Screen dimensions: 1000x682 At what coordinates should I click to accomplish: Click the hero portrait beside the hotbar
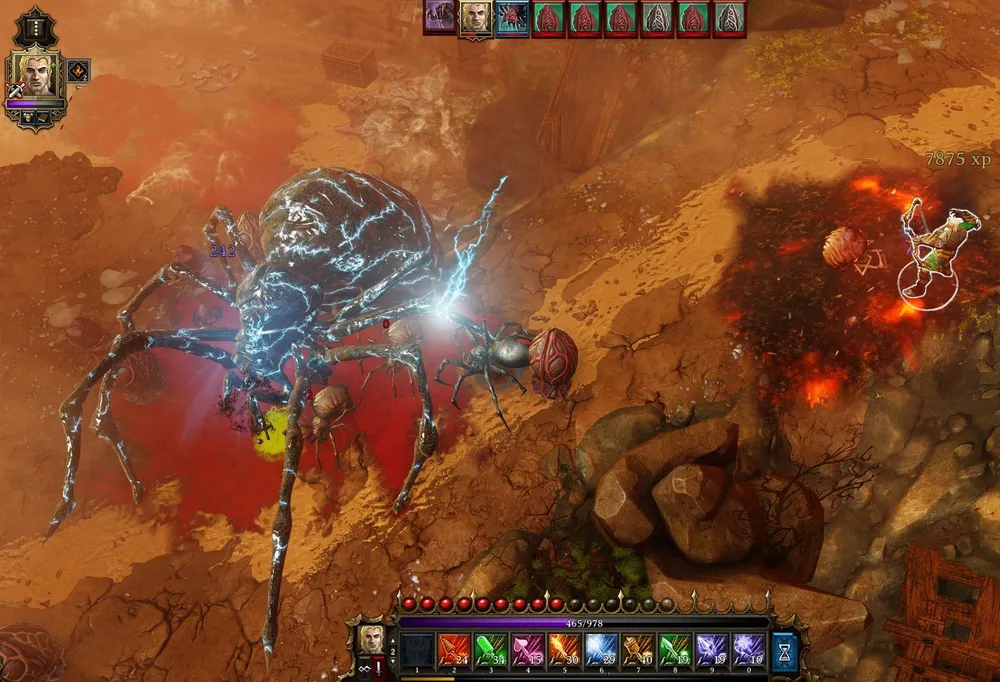tap(371, 640)
